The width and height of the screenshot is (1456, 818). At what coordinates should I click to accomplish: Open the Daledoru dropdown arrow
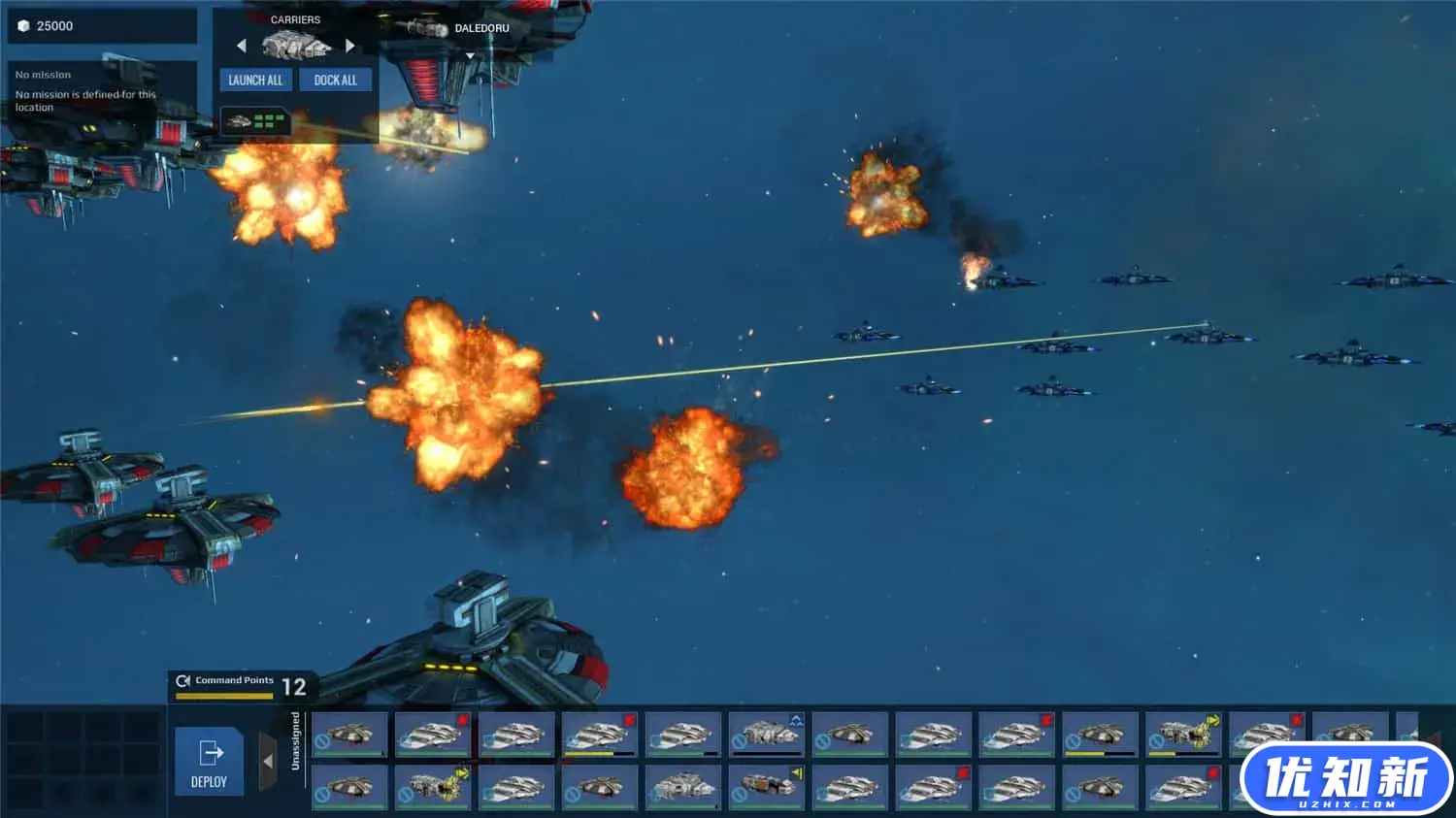(471, 56)
